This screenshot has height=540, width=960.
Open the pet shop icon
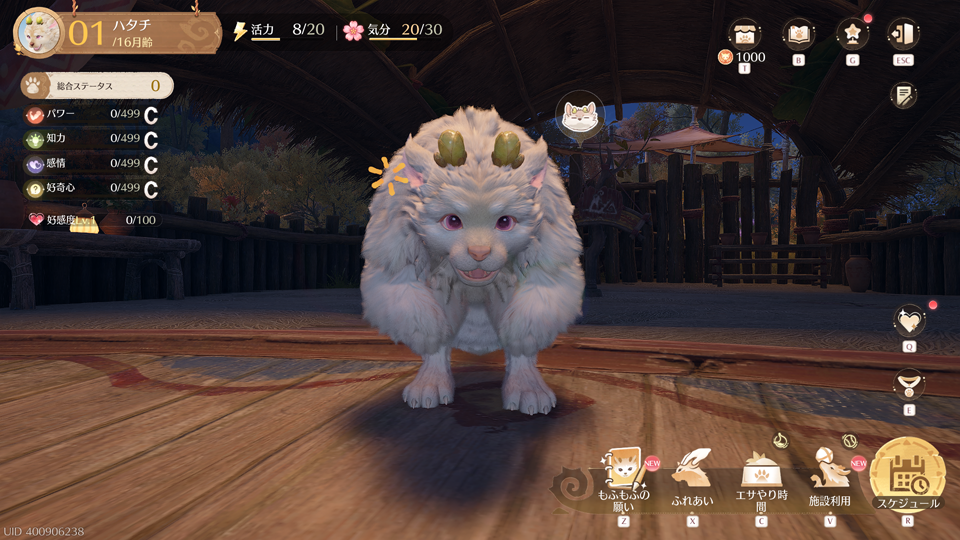744,34
